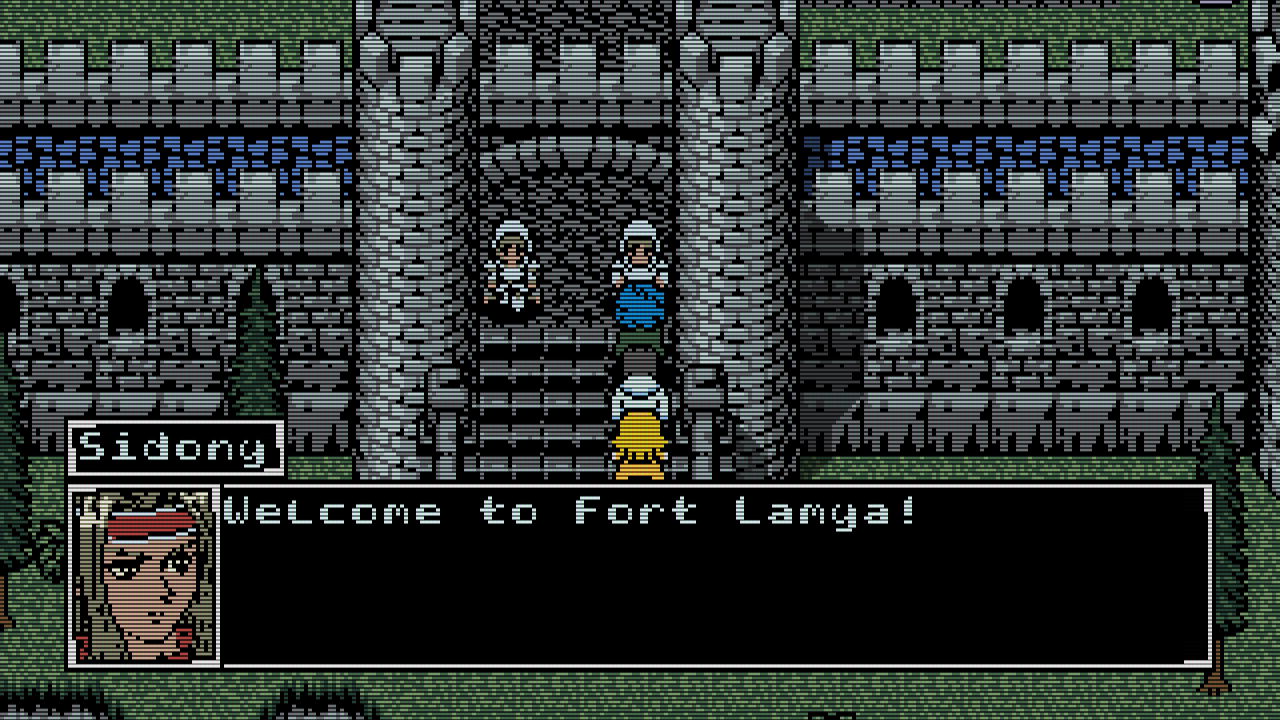Click Sidong's character portrait

pyautogui.click(x=145, y=575)
